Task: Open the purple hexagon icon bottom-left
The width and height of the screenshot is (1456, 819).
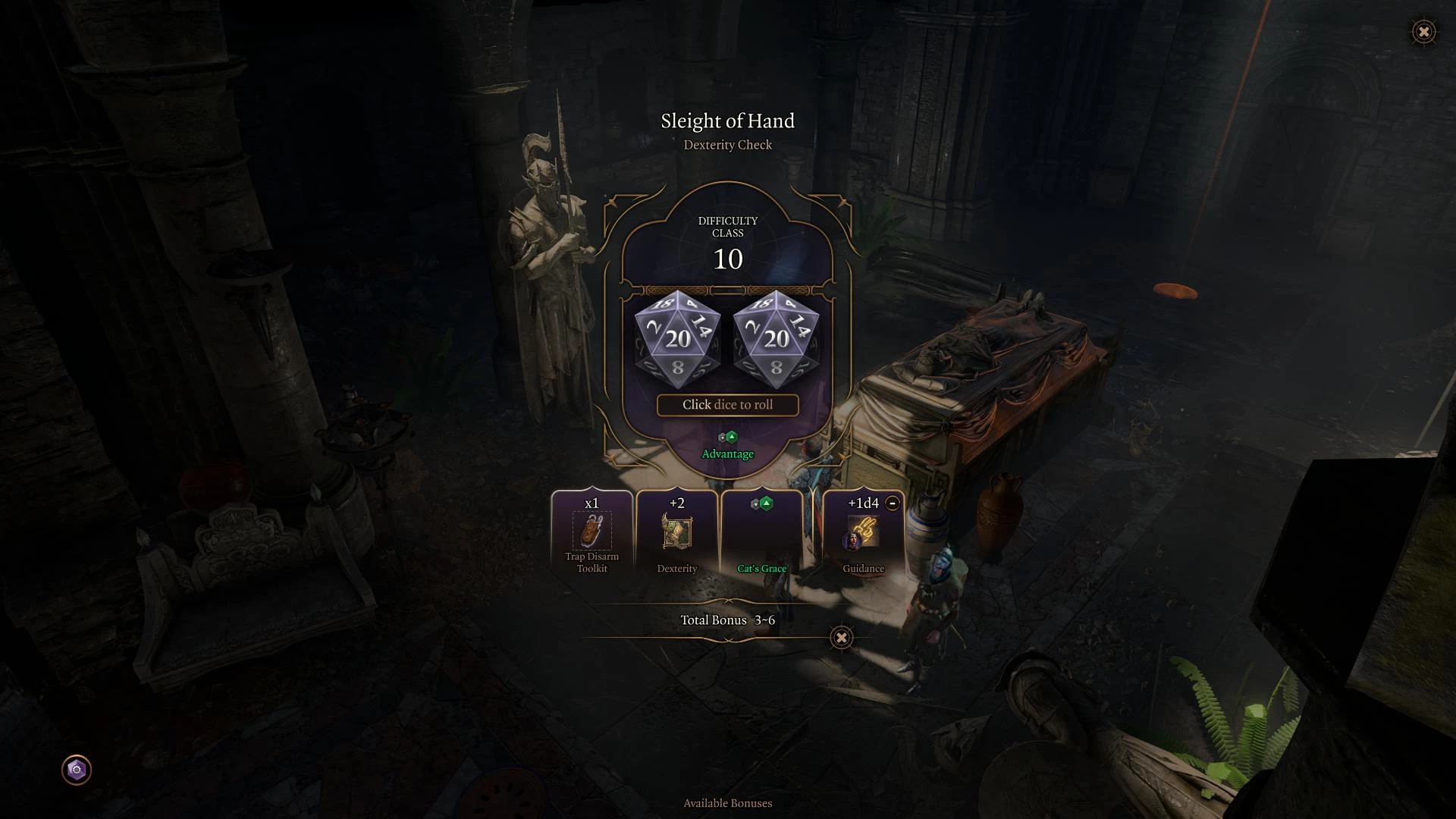Action: coord(77,770)
